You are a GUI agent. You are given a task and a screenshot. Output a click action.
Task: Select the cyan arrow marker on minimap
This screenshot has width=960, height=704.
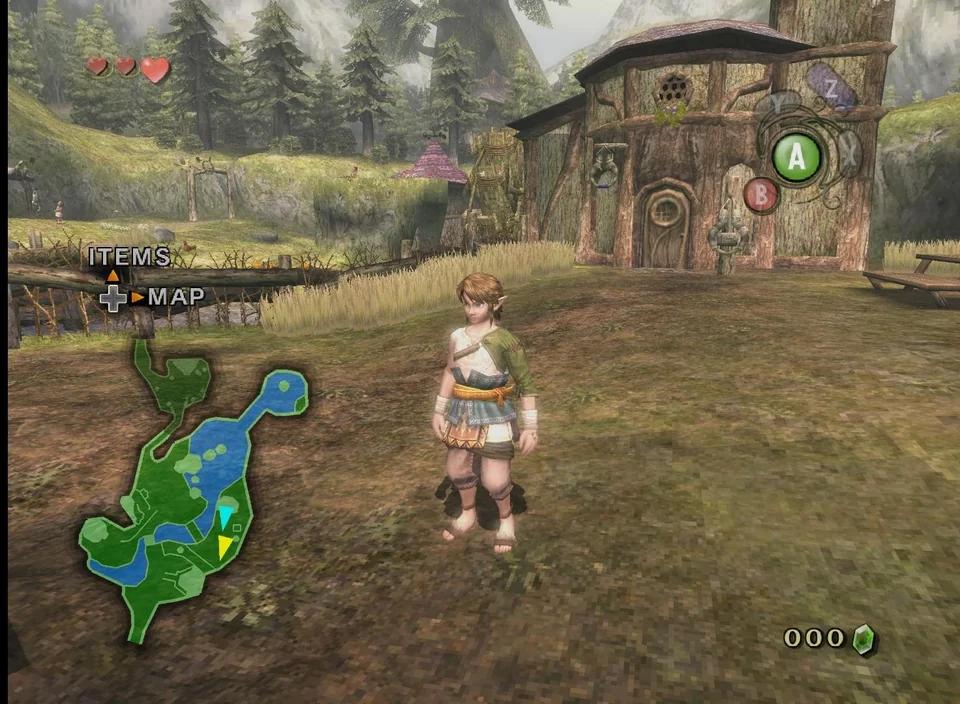click(226, 517)
